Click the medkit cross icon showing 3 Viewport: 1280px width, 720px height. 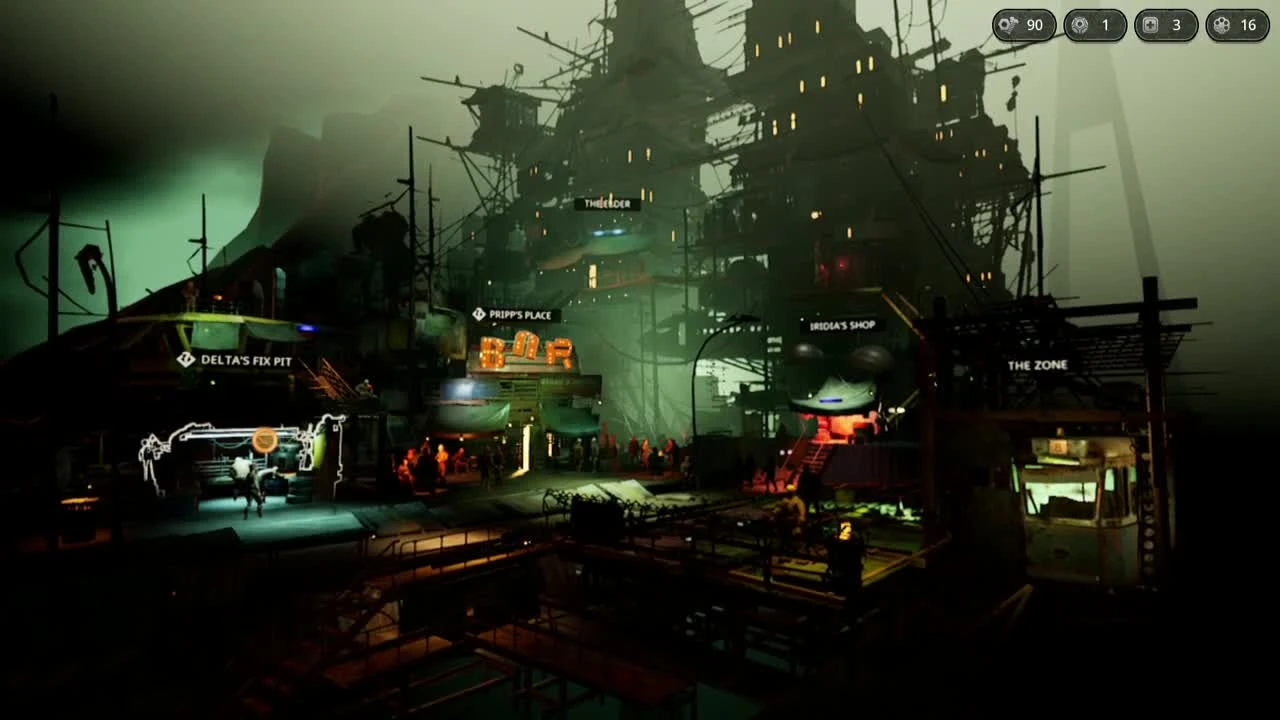point(1150,25)
